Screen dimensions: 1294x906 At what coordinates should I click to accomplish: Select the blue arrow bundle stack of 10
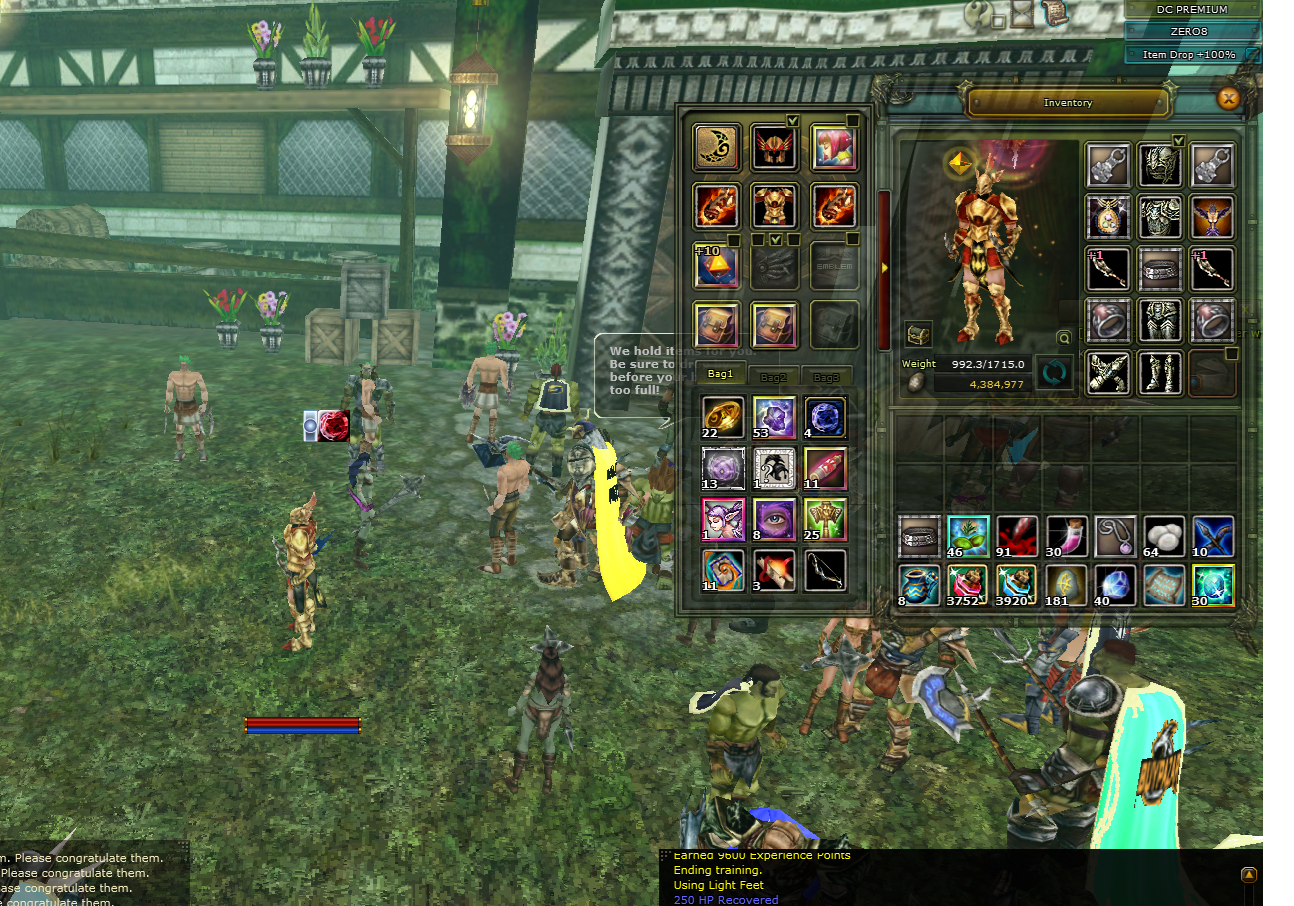1212,536
